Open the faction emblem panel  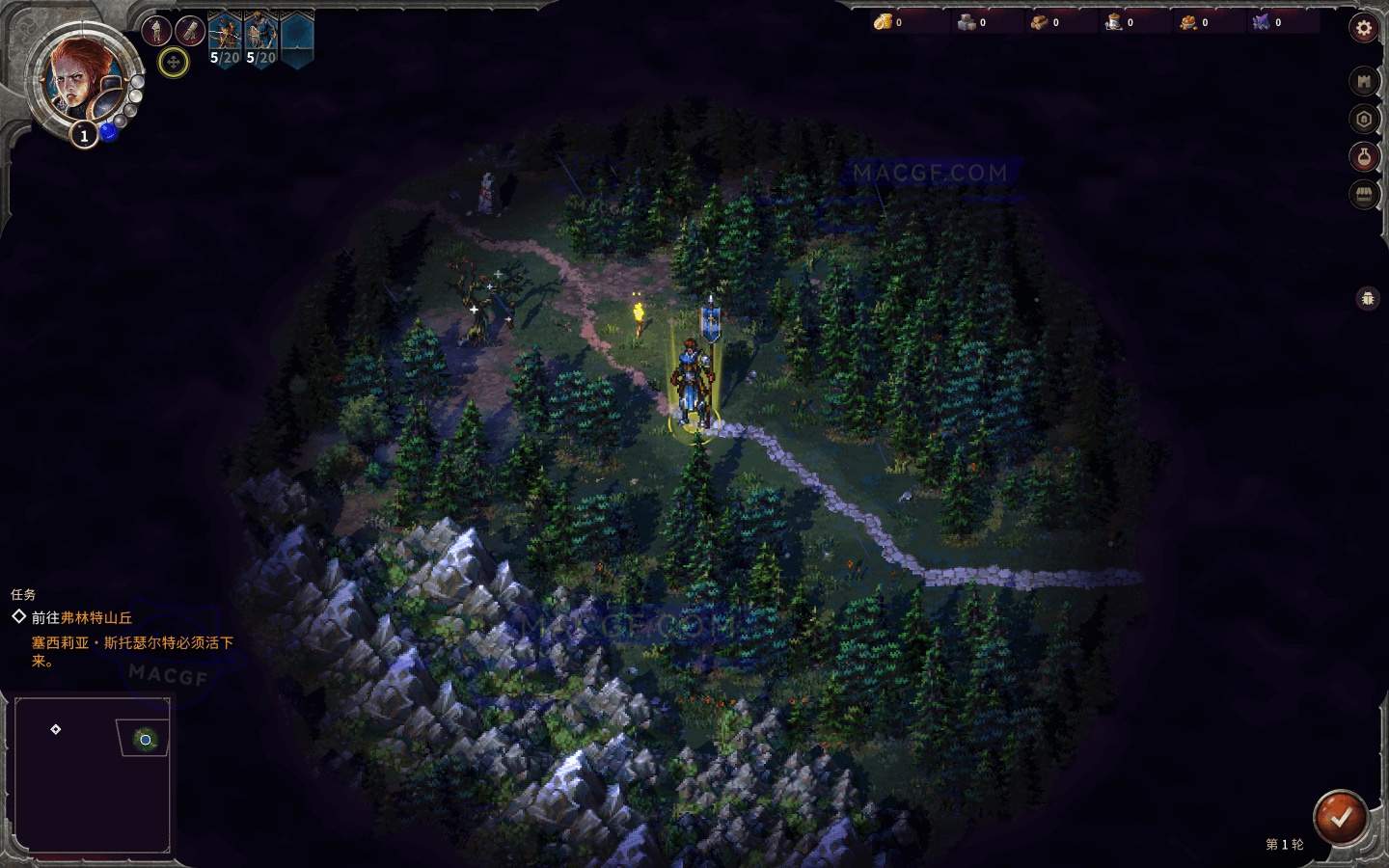(x=1364, y=119)
